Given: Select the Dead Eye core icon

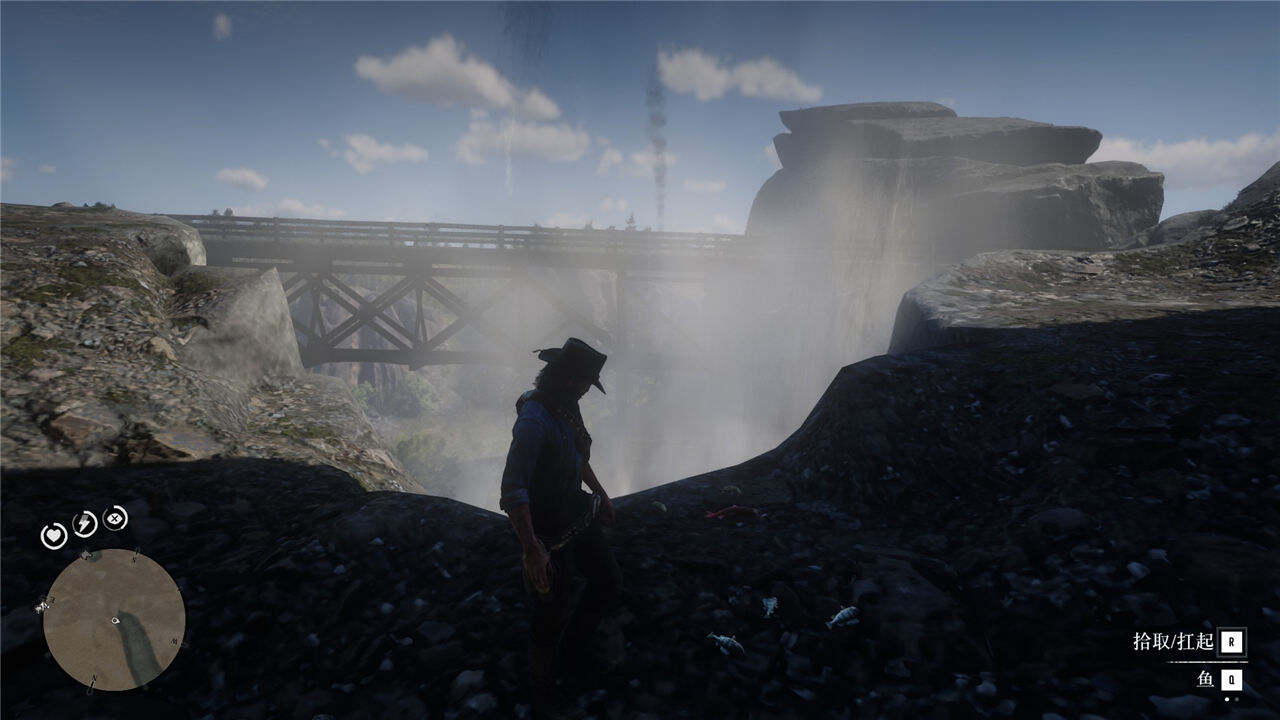Looking at the screenshot, I should pos(116,517).
